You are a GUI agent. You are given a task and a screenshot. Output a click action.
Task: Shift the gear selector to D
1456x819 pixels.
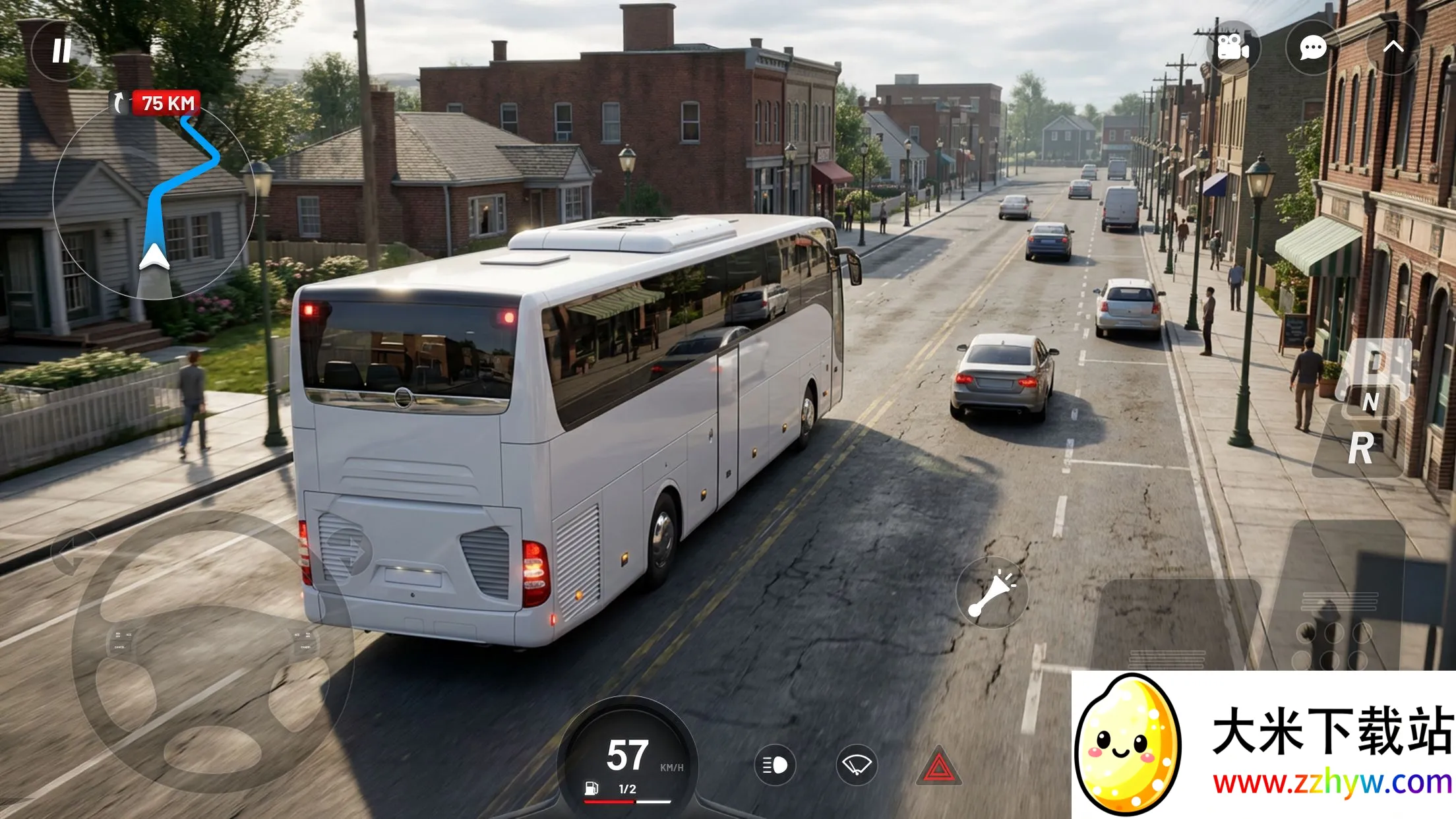[1374, 362]
